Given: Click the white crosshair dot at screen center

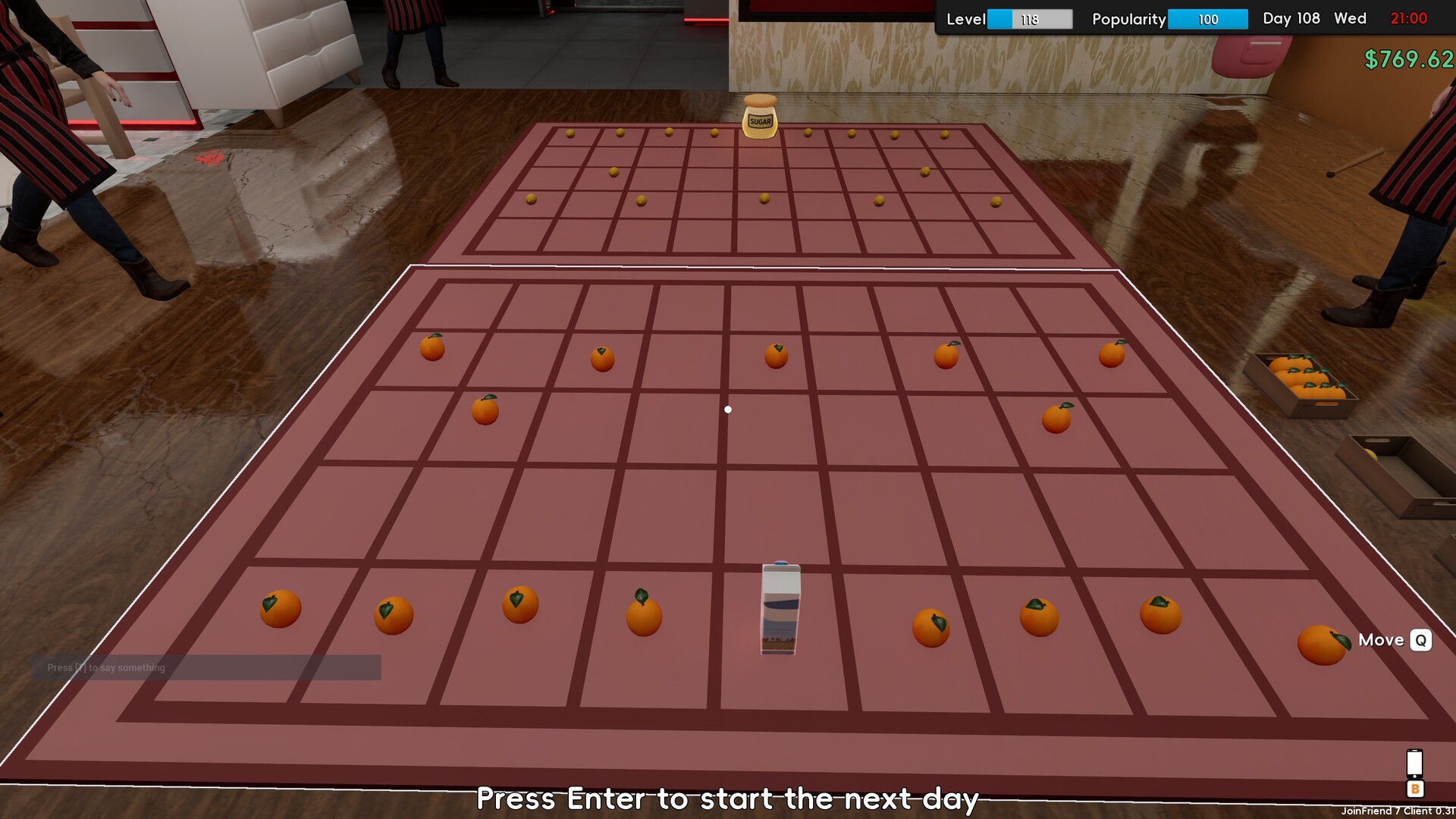Looking at the screenshot, I should tap(728, 409).
